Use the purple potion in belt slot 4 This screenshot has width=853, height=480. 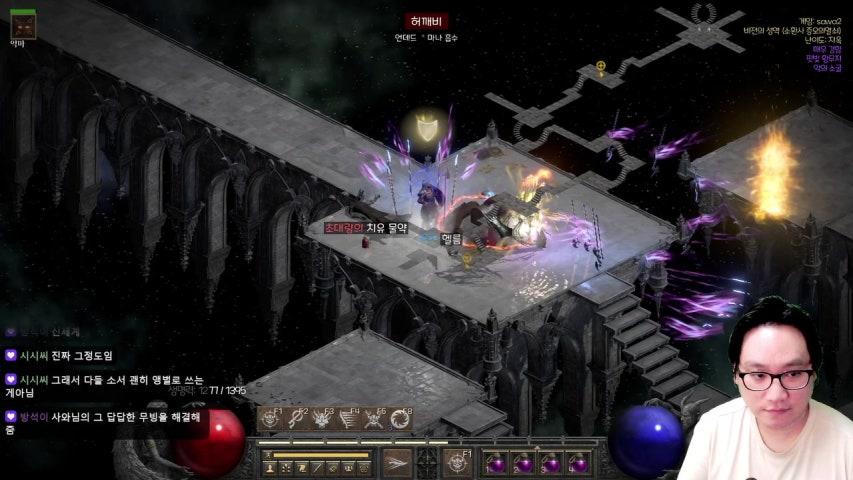pos(577,463)
